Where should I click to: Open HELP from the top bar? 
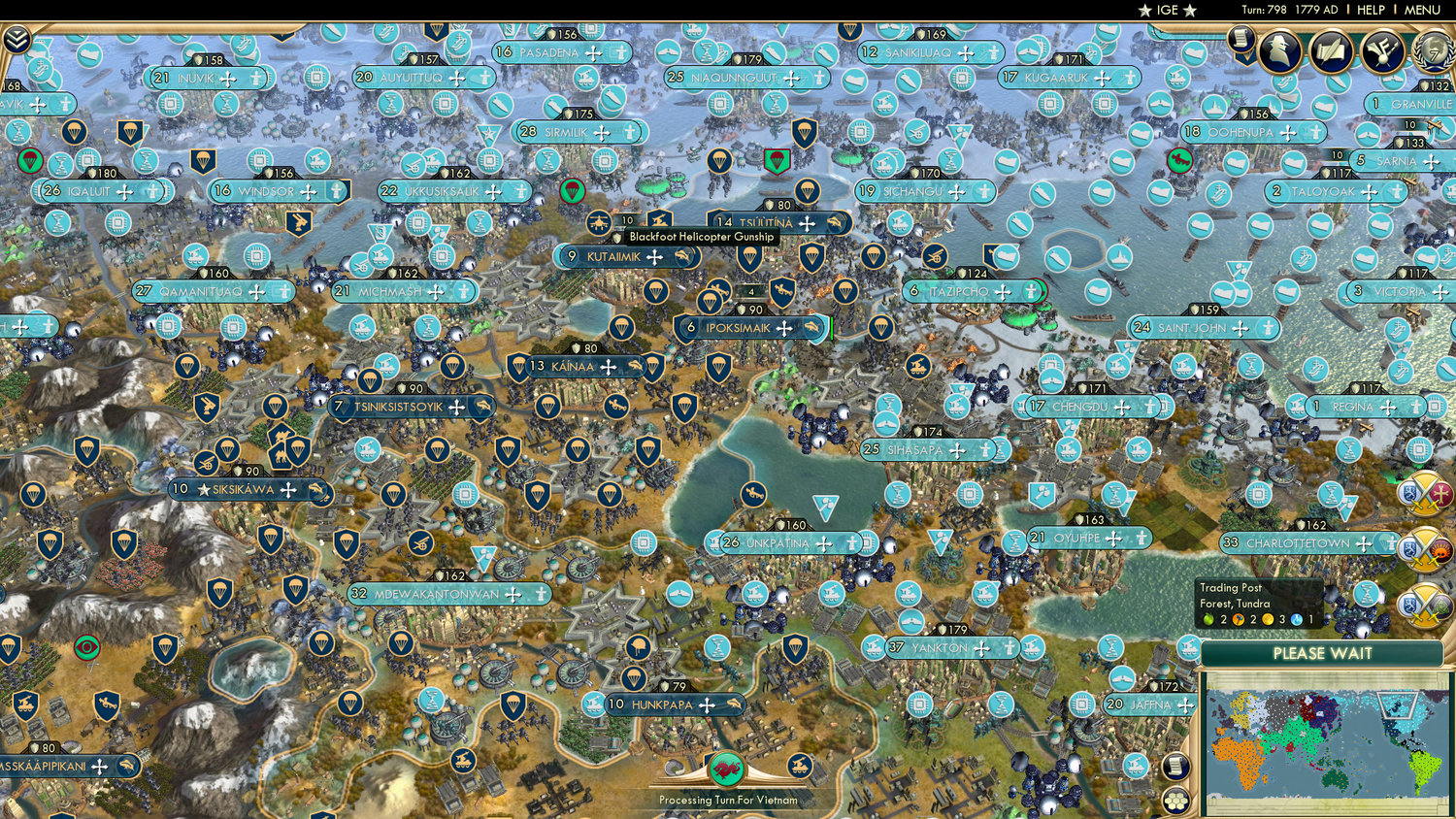pos(1372,11)
